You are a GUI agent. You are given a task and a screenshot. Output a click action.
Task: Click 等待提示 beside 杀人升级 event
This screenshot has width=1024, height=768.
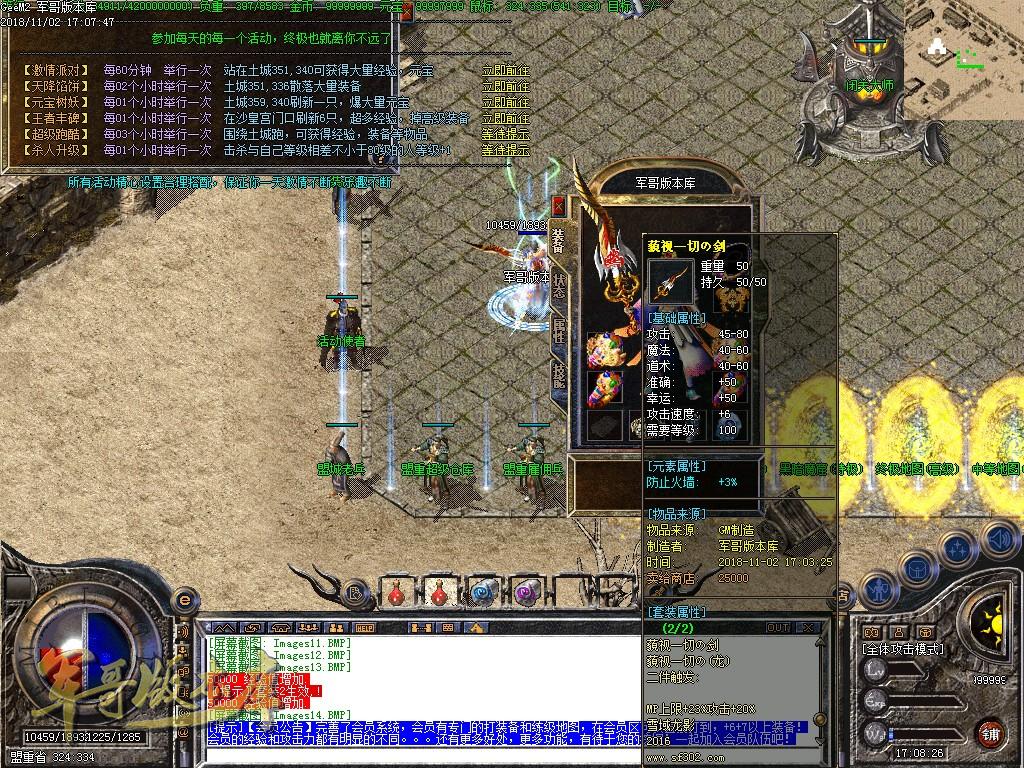[x=505, y=151]
